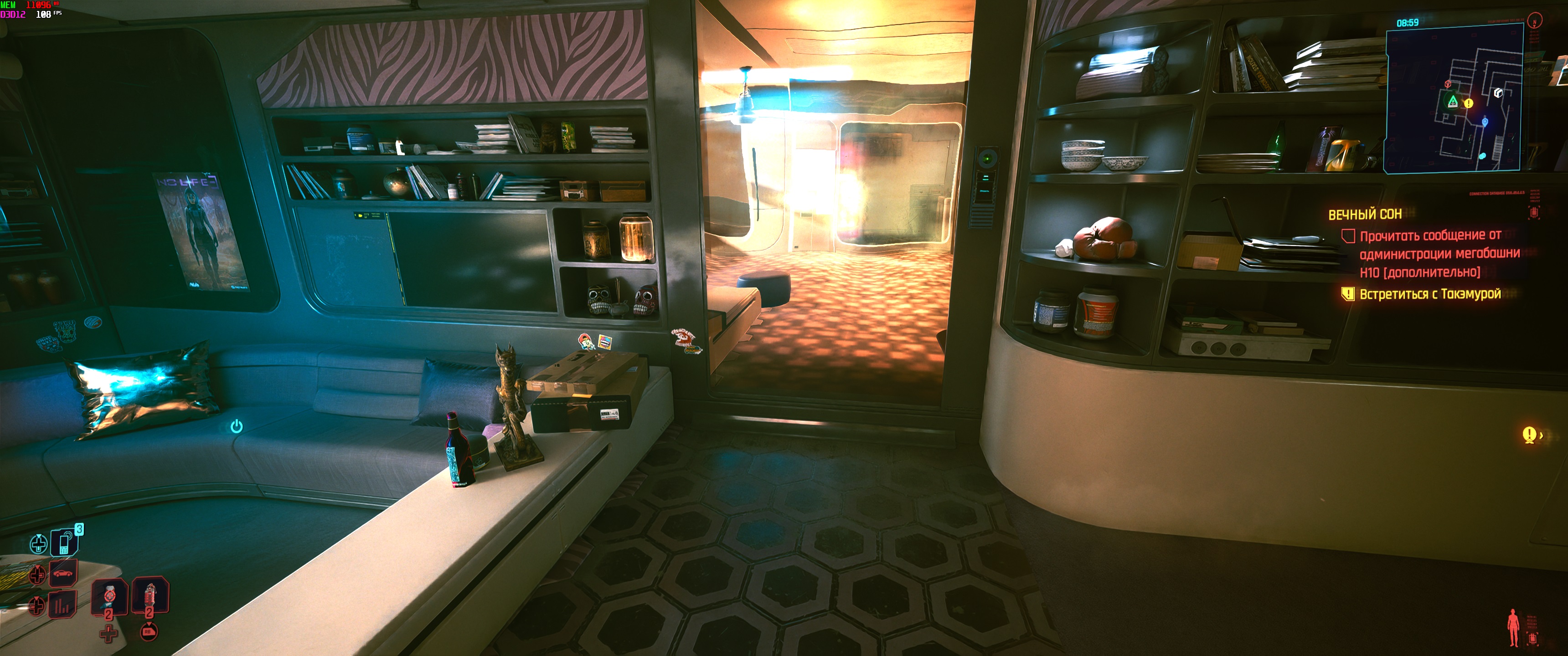
Task: Open the "ВЕЧНЫЙ СОН" quest title
Action: (1365, 214)
